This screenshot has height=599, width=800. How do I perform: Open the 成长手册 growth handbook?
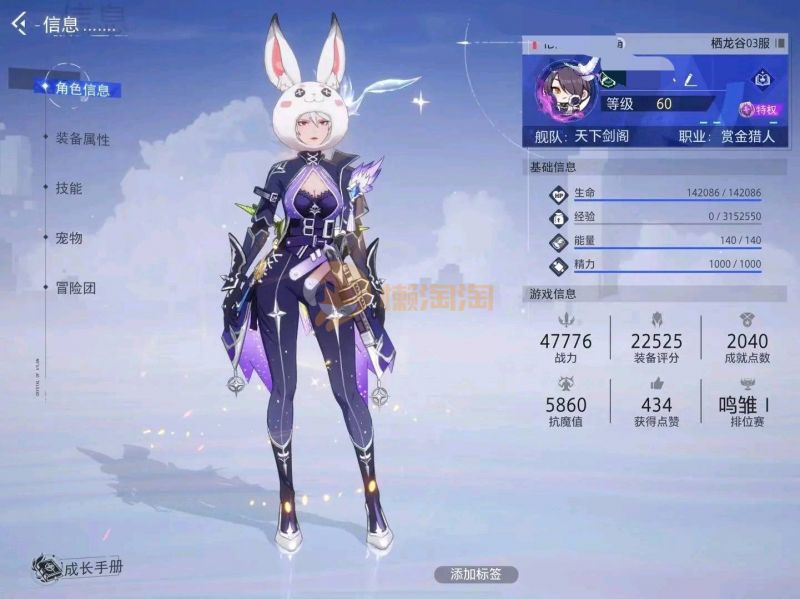click(x=78, y=569)
